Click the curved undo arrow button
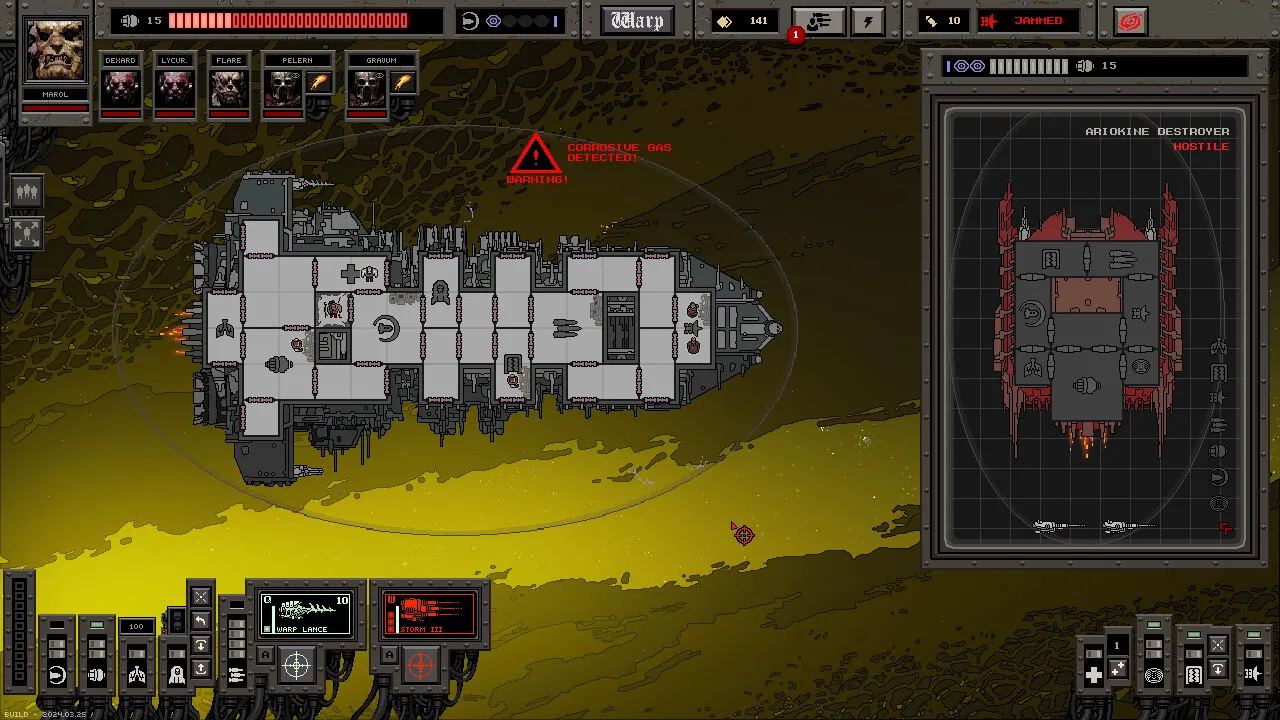This screenshot has width=1280, height=720. pos(200,621)
